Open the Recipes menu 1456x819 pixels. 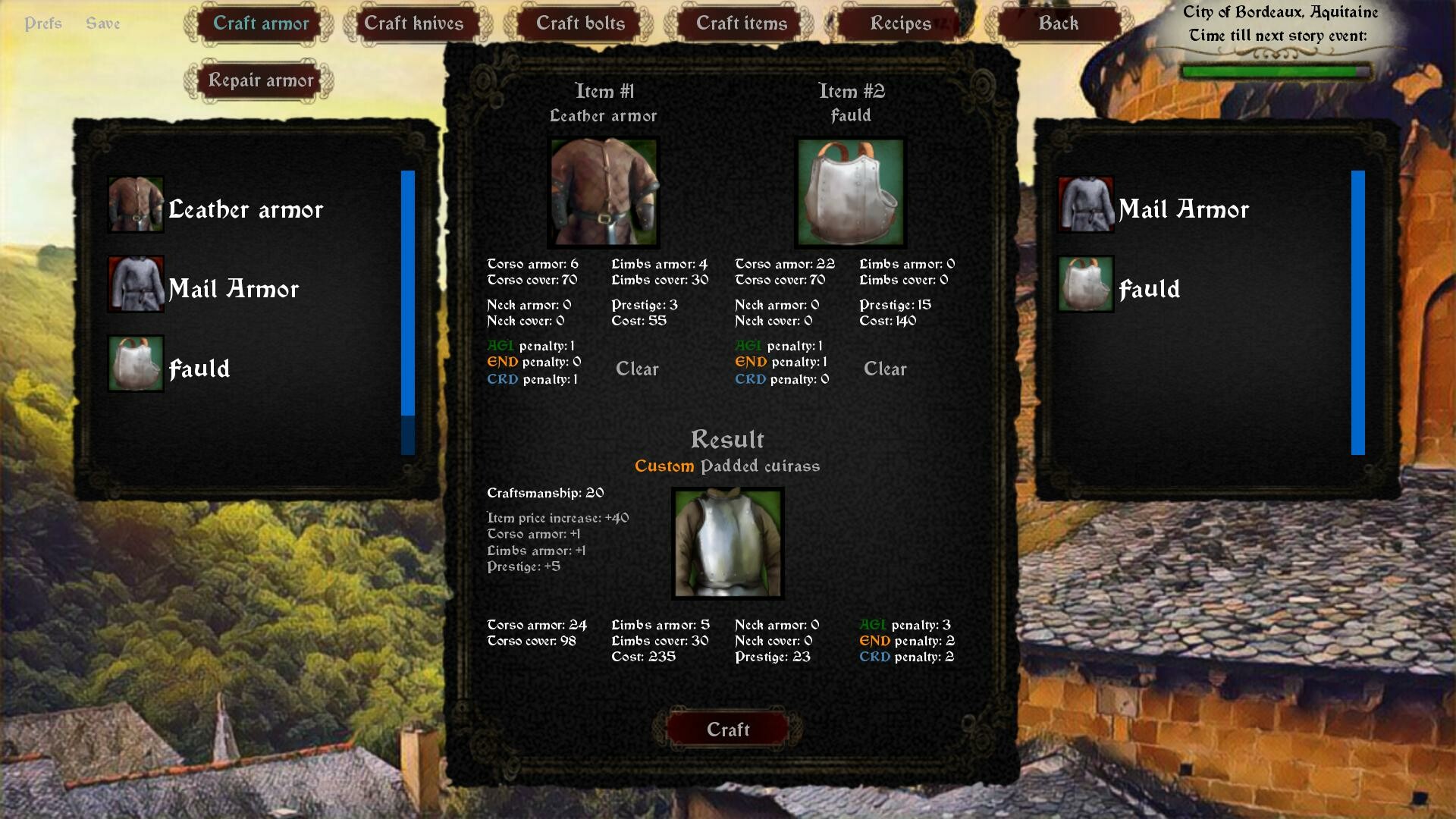pyautogui.click(x=901, y=23)
